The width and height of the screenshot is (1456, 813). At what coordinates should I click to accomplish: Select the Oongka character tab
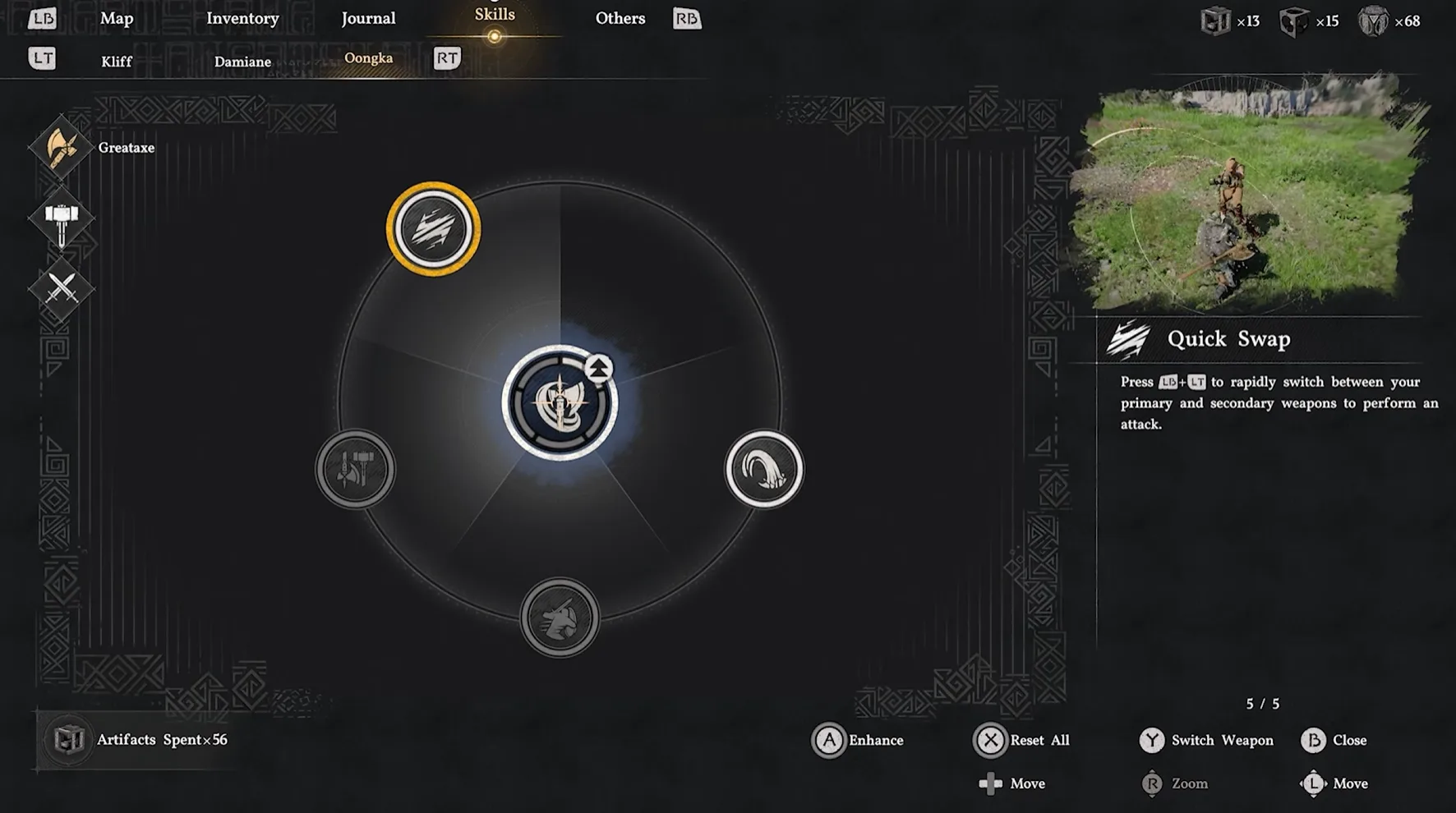(x=368, y=58)
